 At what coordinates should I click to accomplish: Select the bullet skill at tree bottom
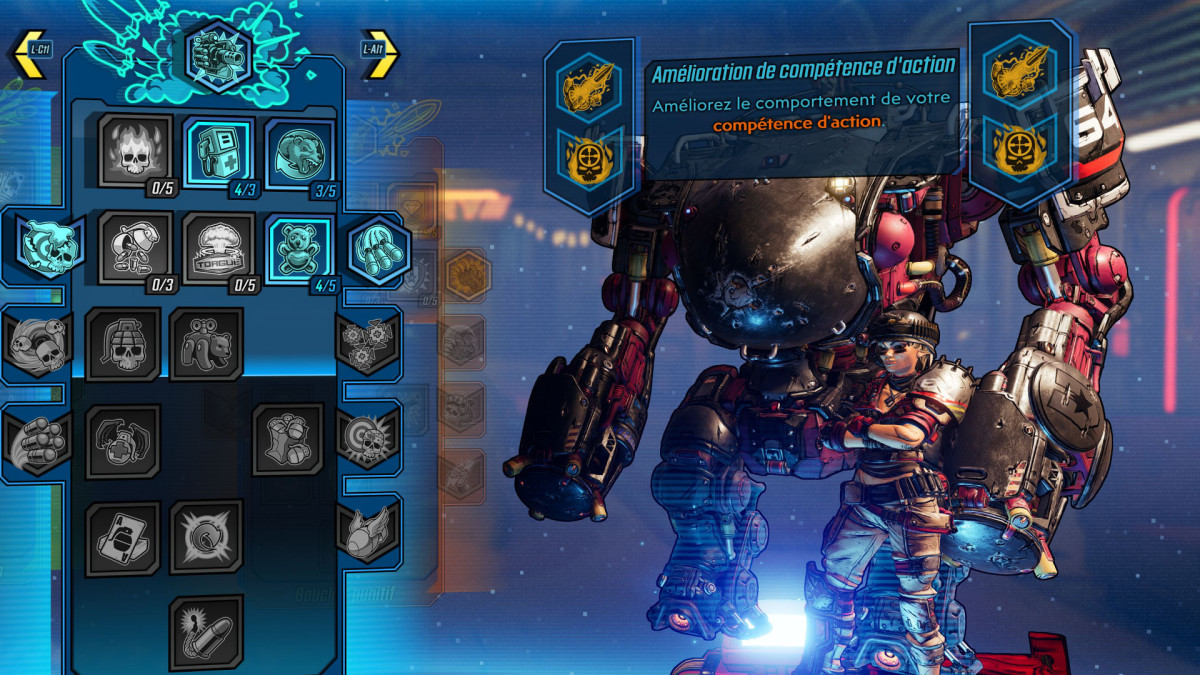coord(206,632)
